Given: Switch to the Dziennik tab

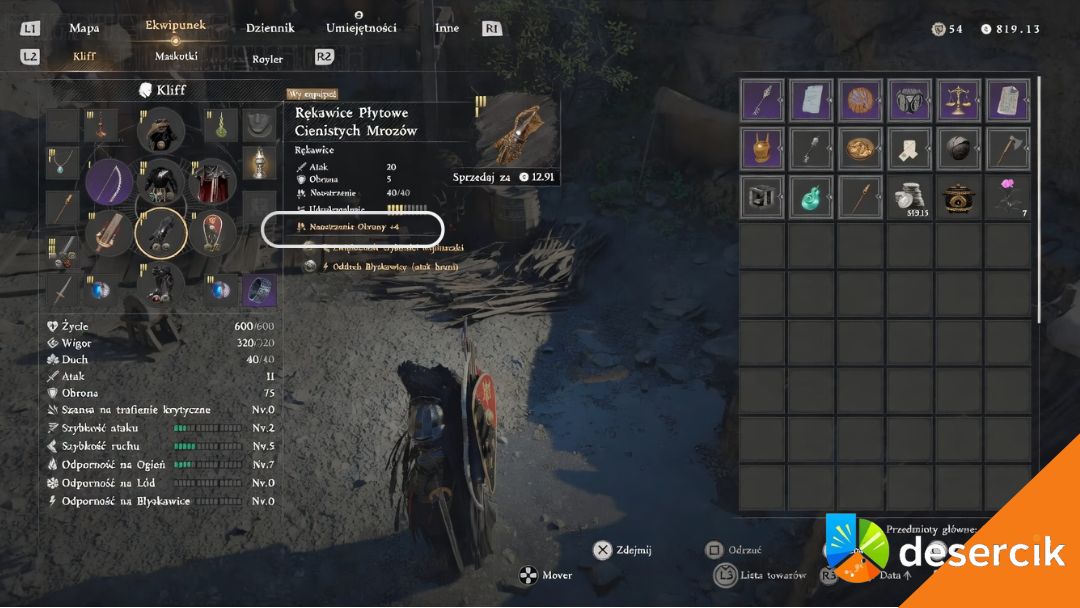Looking at the screenshot, I should tap(270, 28).
